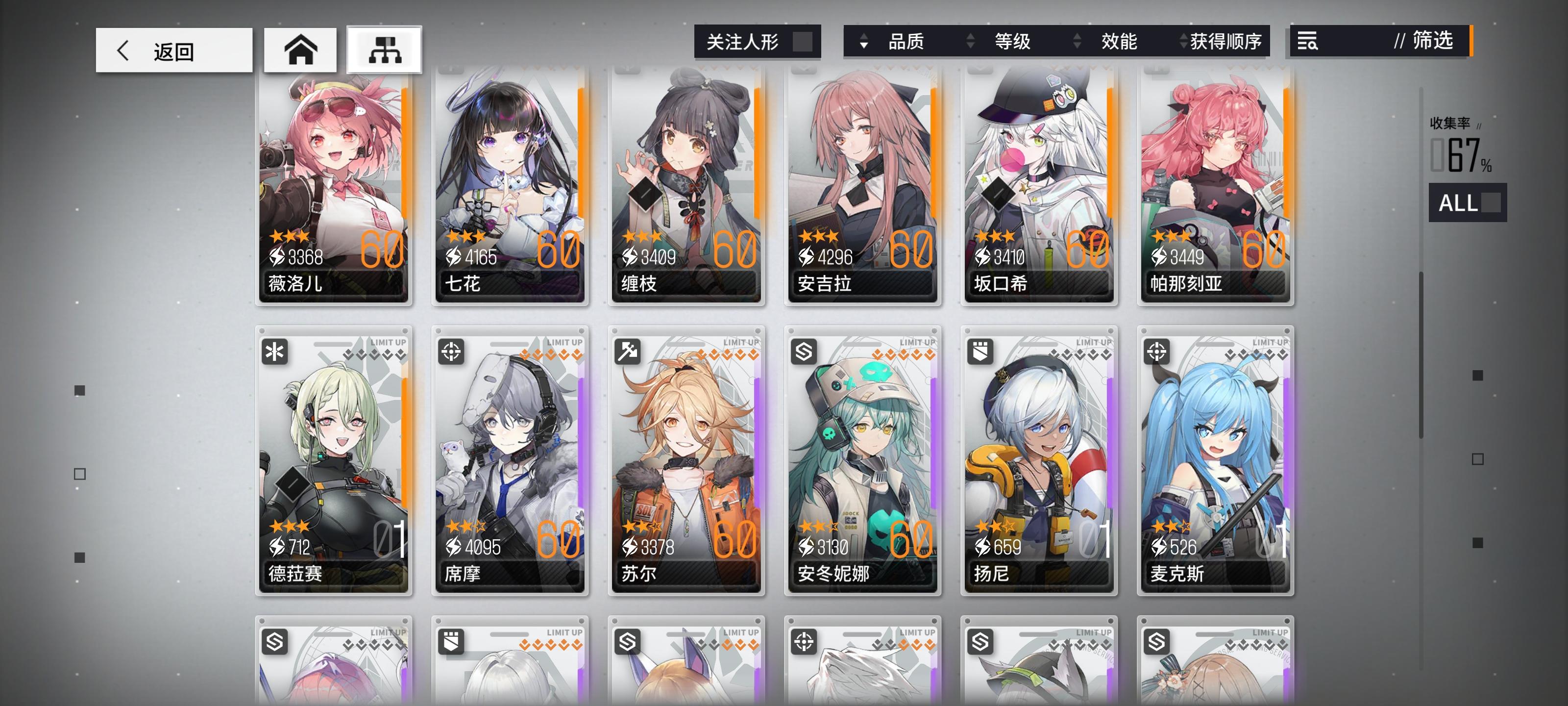Select the shield class icon on 扬尼's card
Viewport: 1568px width, 706px height.
981,352
